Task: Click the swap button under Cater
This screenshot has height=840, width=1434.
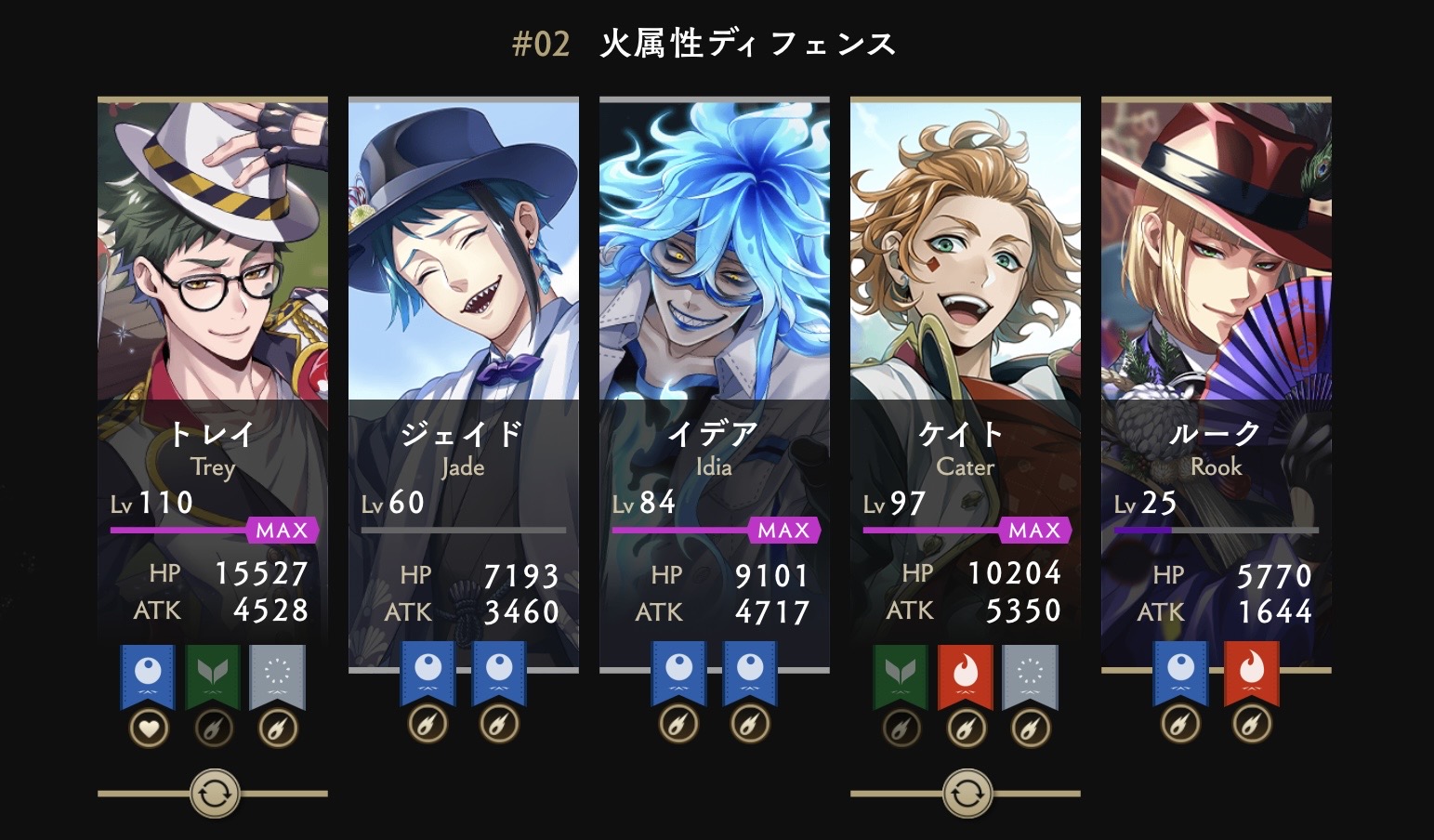Action: tap(967, 794)
